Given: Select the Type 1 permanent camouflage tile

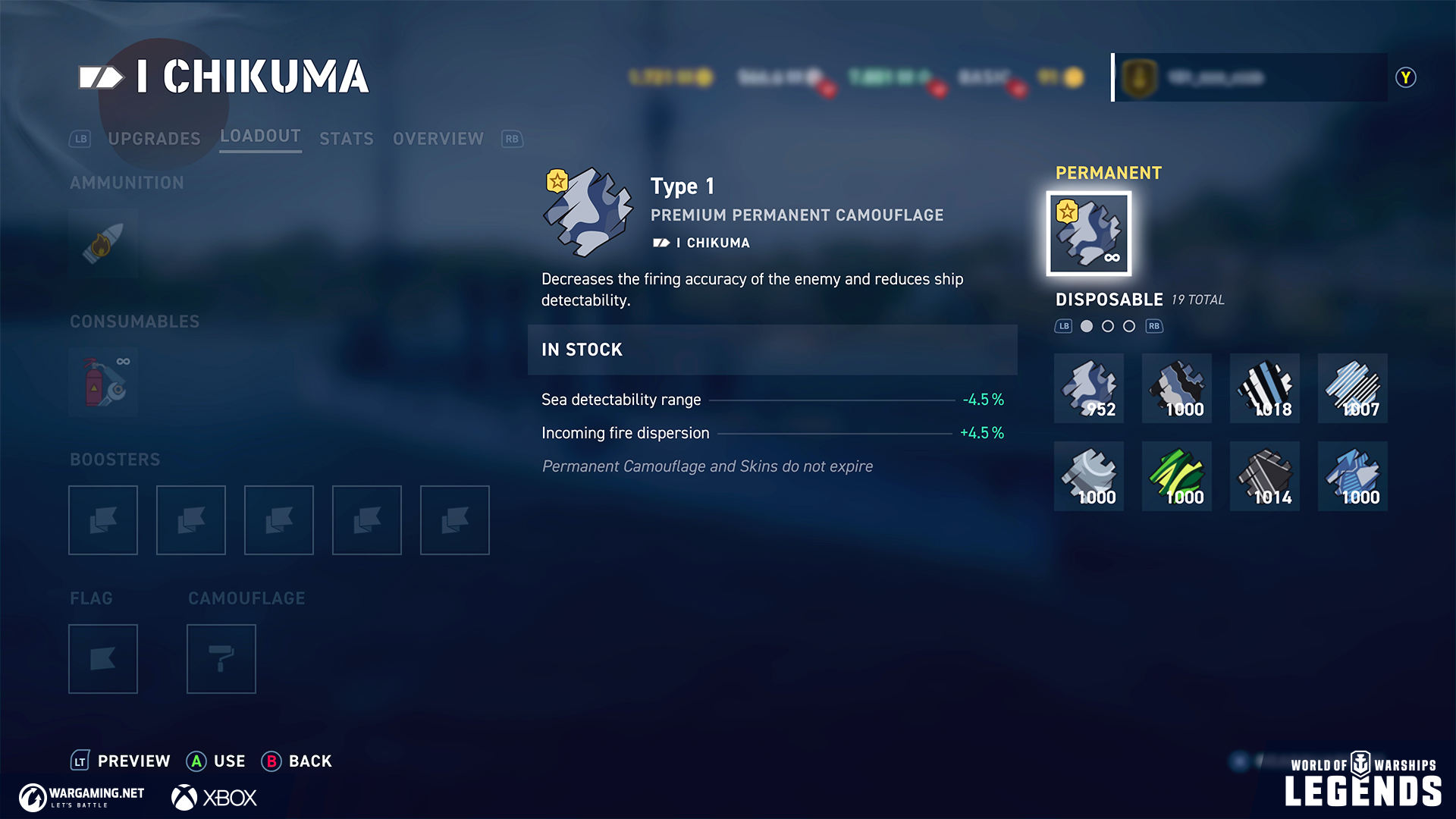Looking at the screenshot, I should [x=1089, y=234].
